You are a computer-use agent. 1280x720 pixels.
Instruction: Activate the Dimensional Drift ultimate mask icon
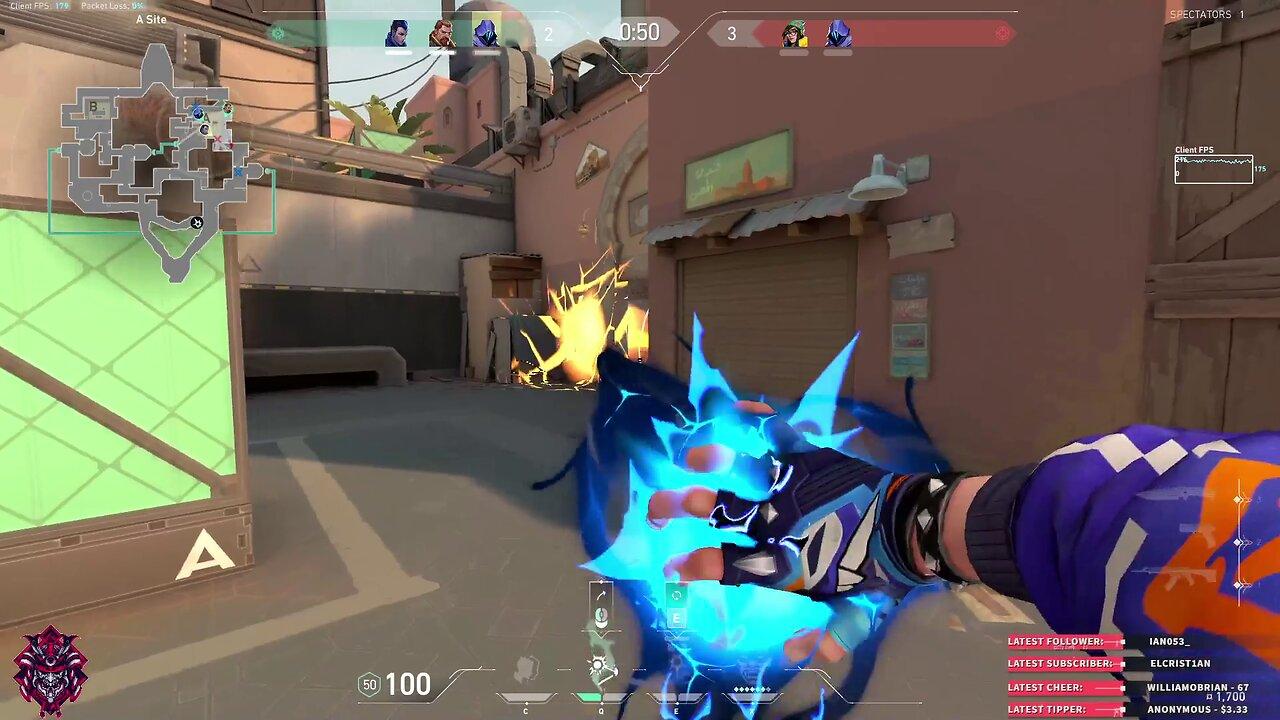click(752, 672)
